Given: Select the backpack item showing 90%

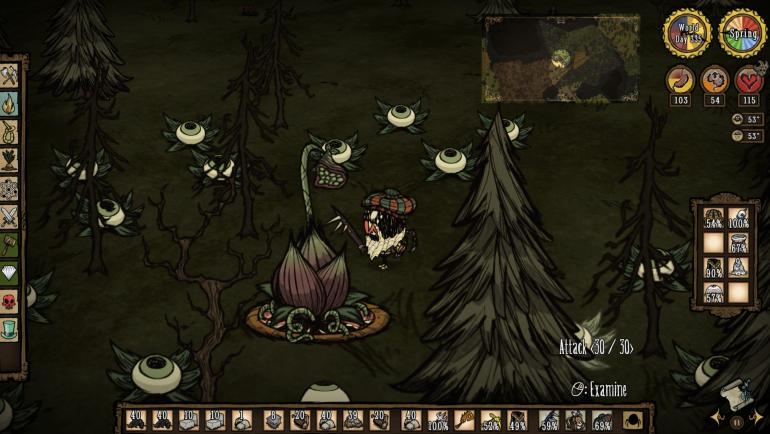Looking at the screenshot, I should click(x=711, y=267).
